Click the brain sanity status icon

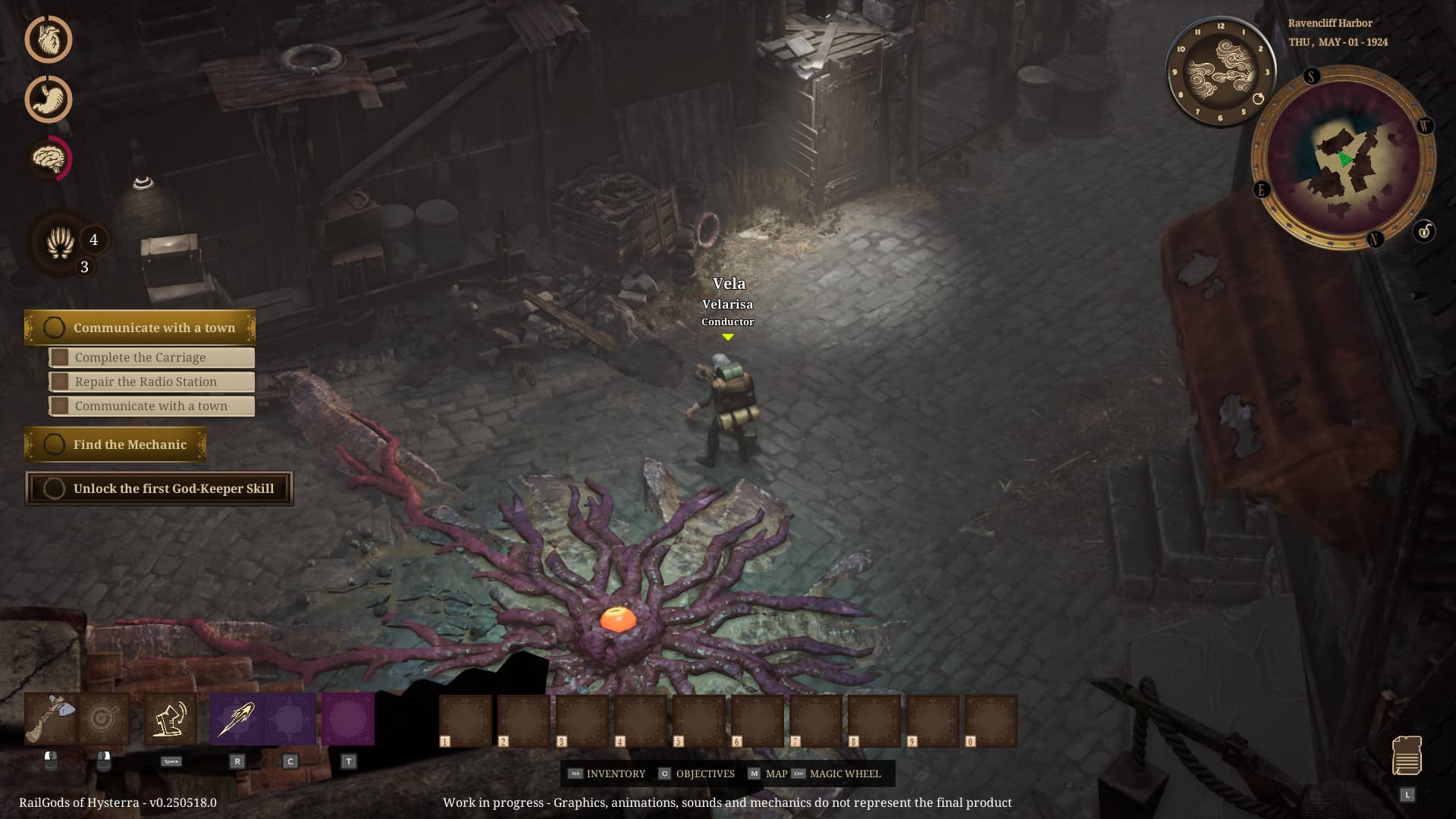pyautogui.click(x=49, y=158)
